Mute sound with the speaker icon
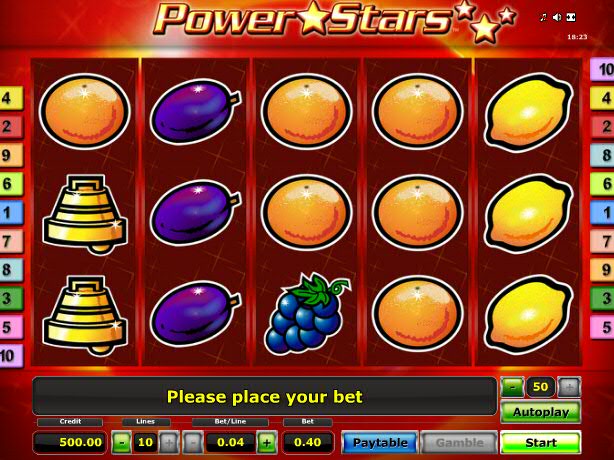The image size is (614, 460). 557,17
